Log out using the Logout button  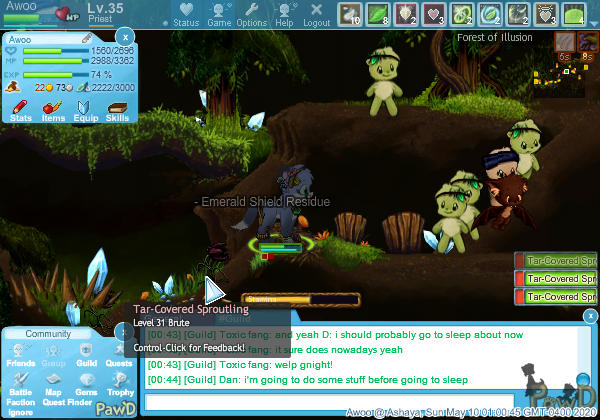click(x=316, y=14)
